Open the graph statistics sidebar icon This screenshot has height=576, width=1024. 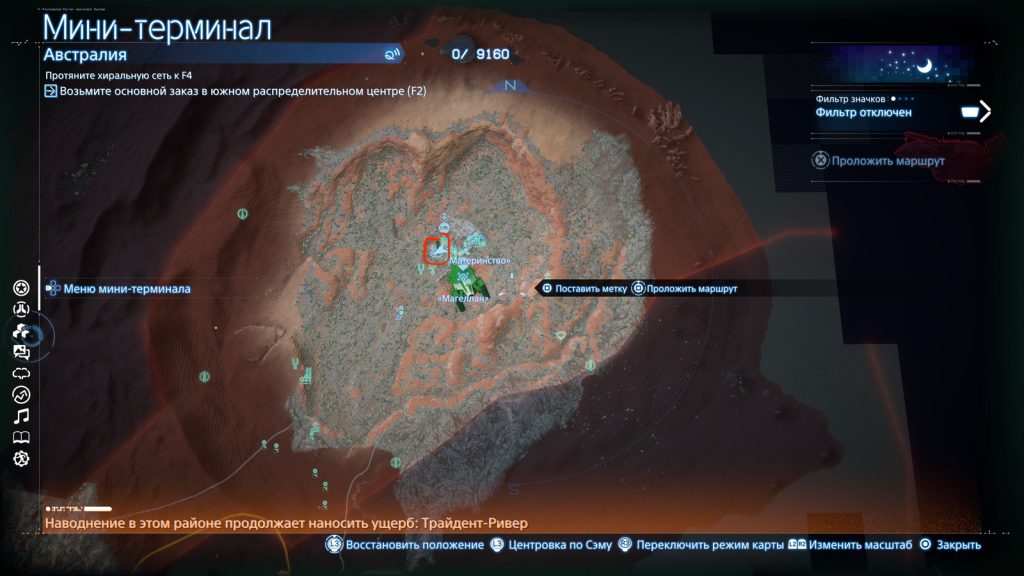pos(20,394)
